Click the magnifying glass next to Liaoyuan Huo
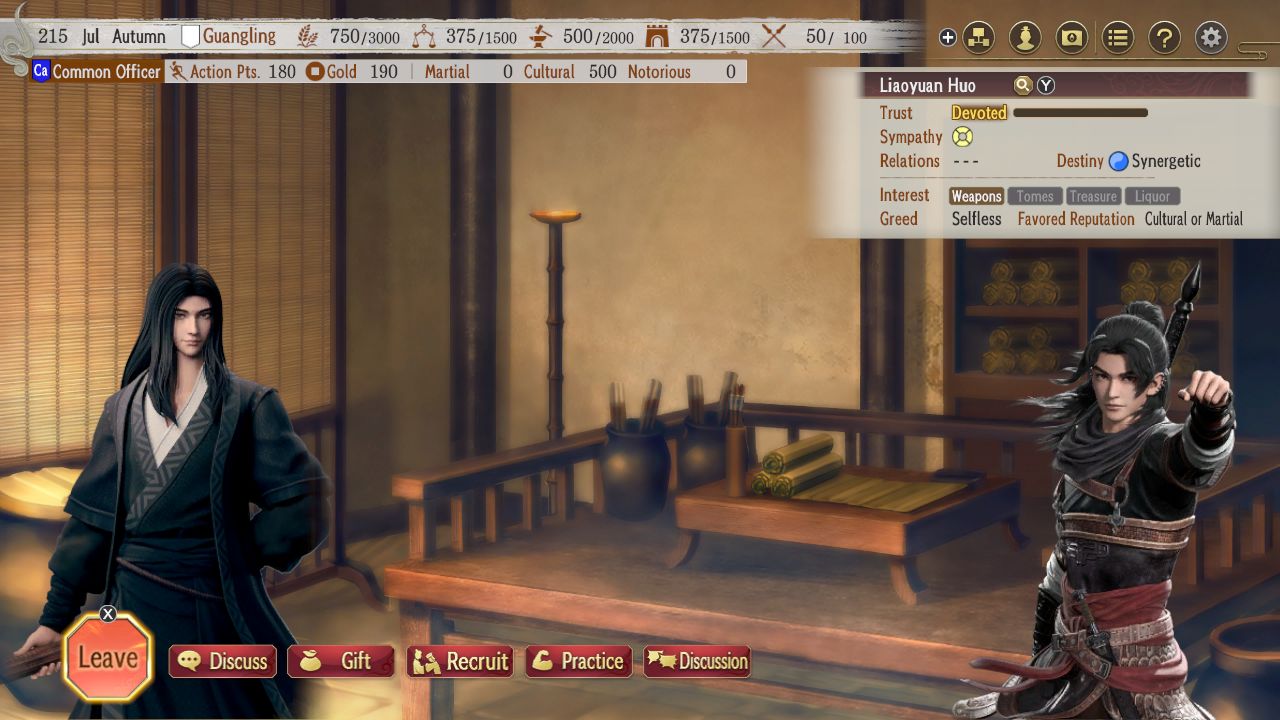This screenshot has width=1280, height=720. pyautogui.click(x=1022, y=85)
